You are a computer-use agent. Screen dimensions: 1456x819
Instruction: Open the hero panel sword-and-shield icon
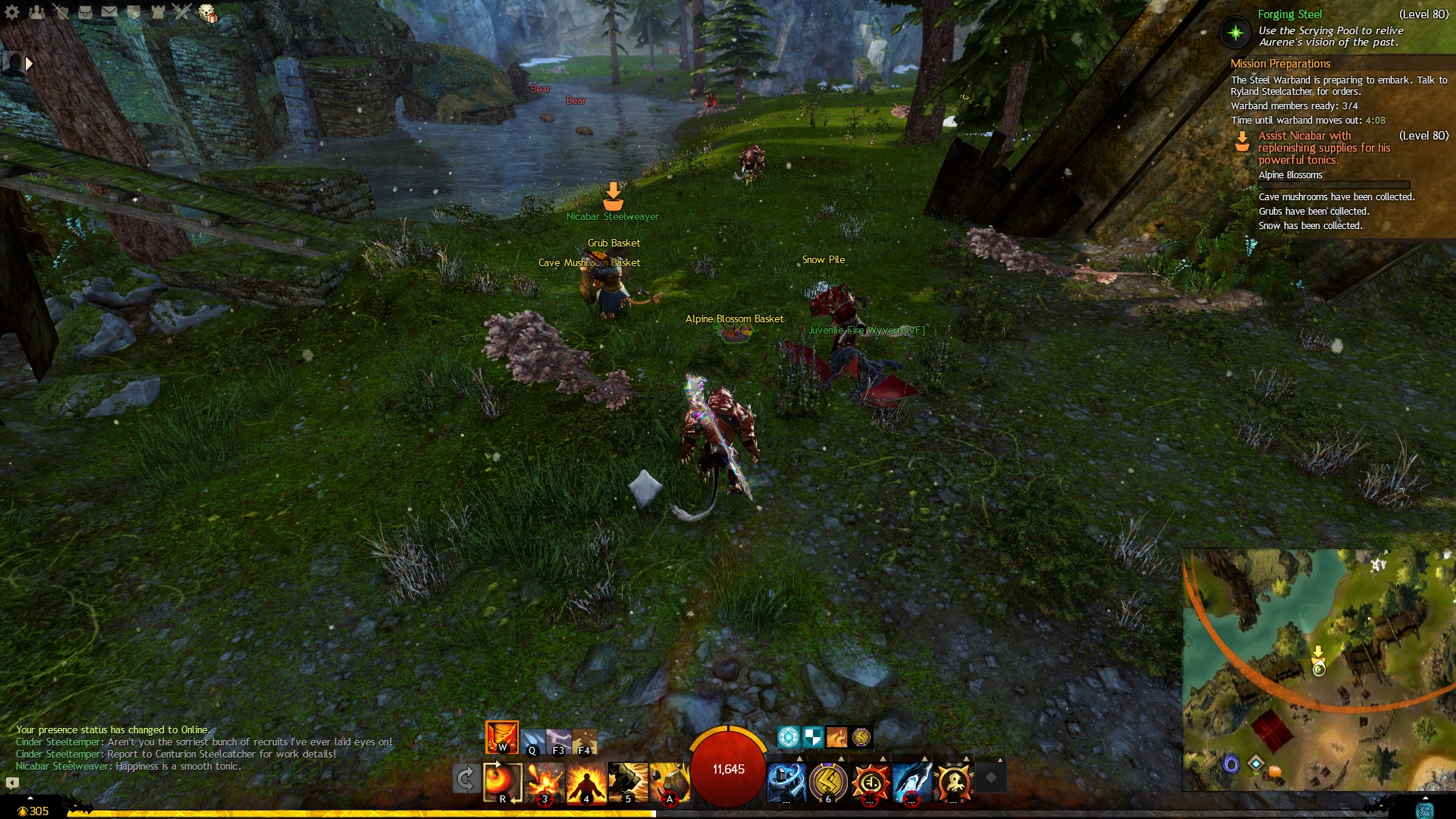[x=61, y=12]
